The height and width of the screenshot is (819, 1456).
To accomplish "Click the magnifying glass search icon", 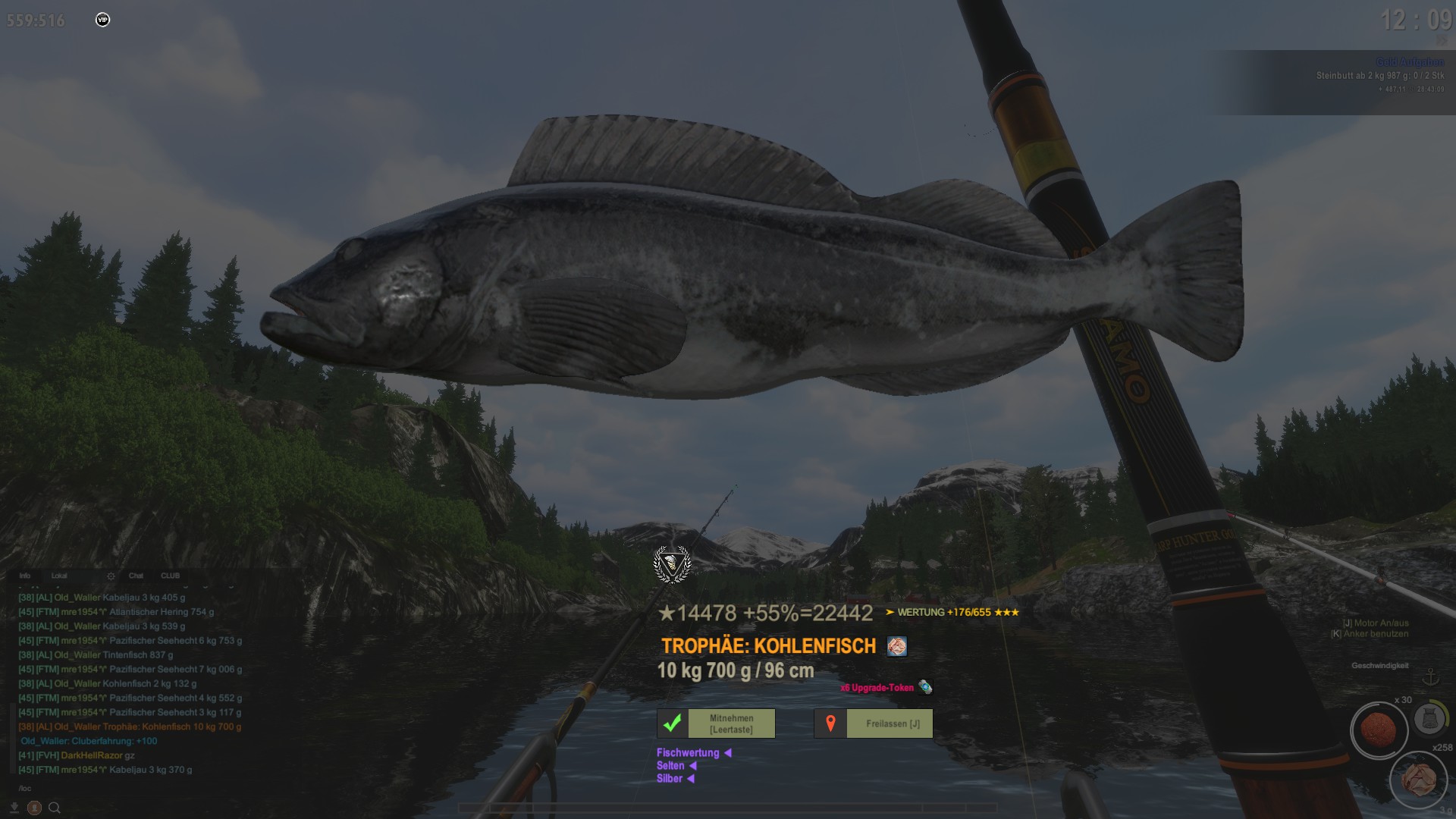I will pos(55,808).
